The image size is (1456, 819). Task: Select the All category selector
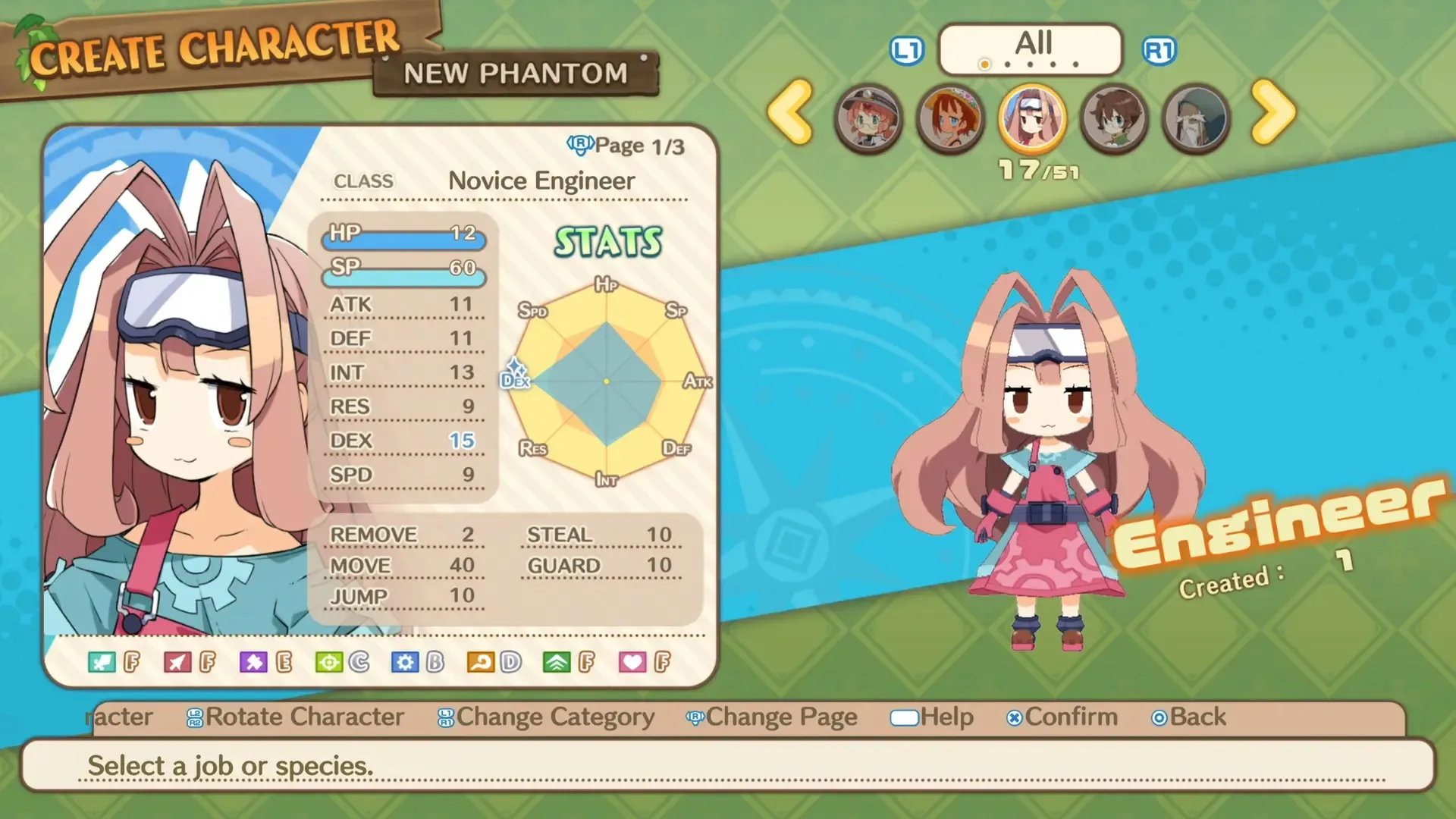[1031, 49]
